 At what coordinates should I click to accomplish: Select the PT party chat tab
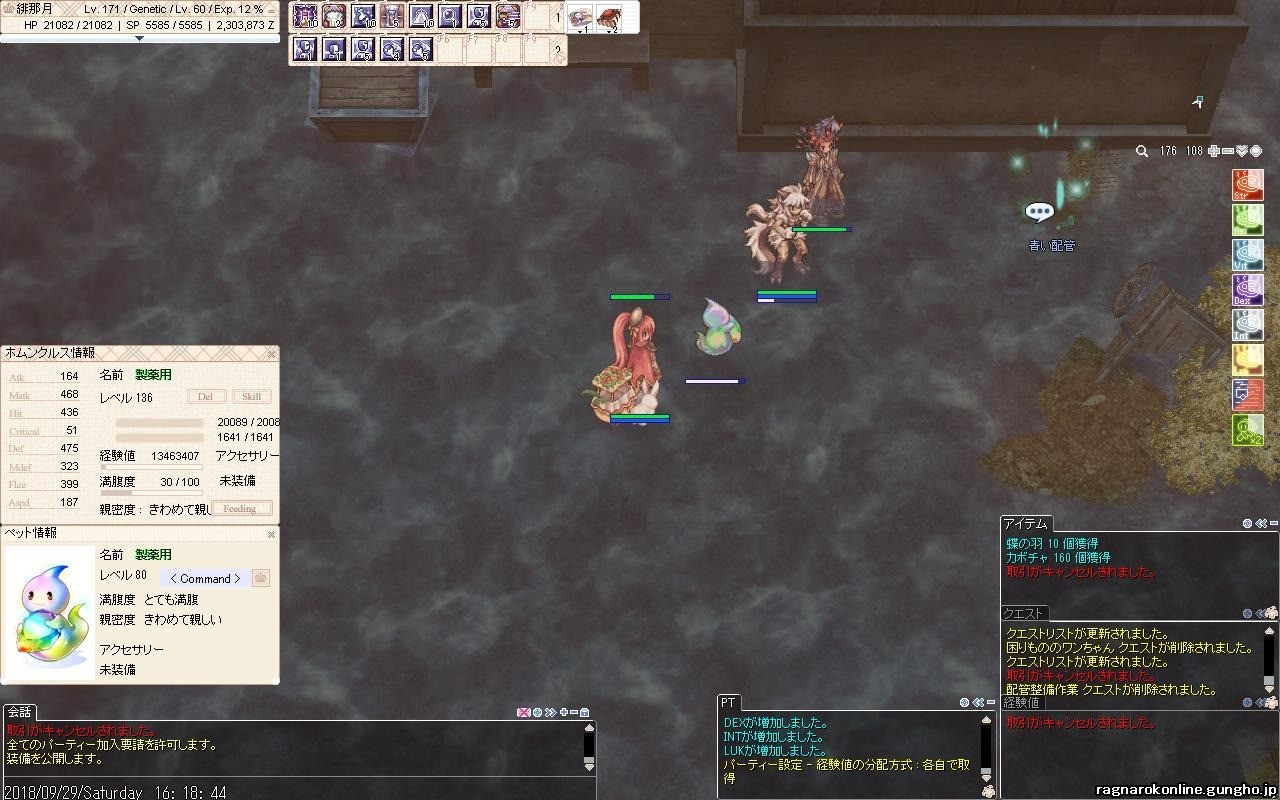click(x=729, y=703)
